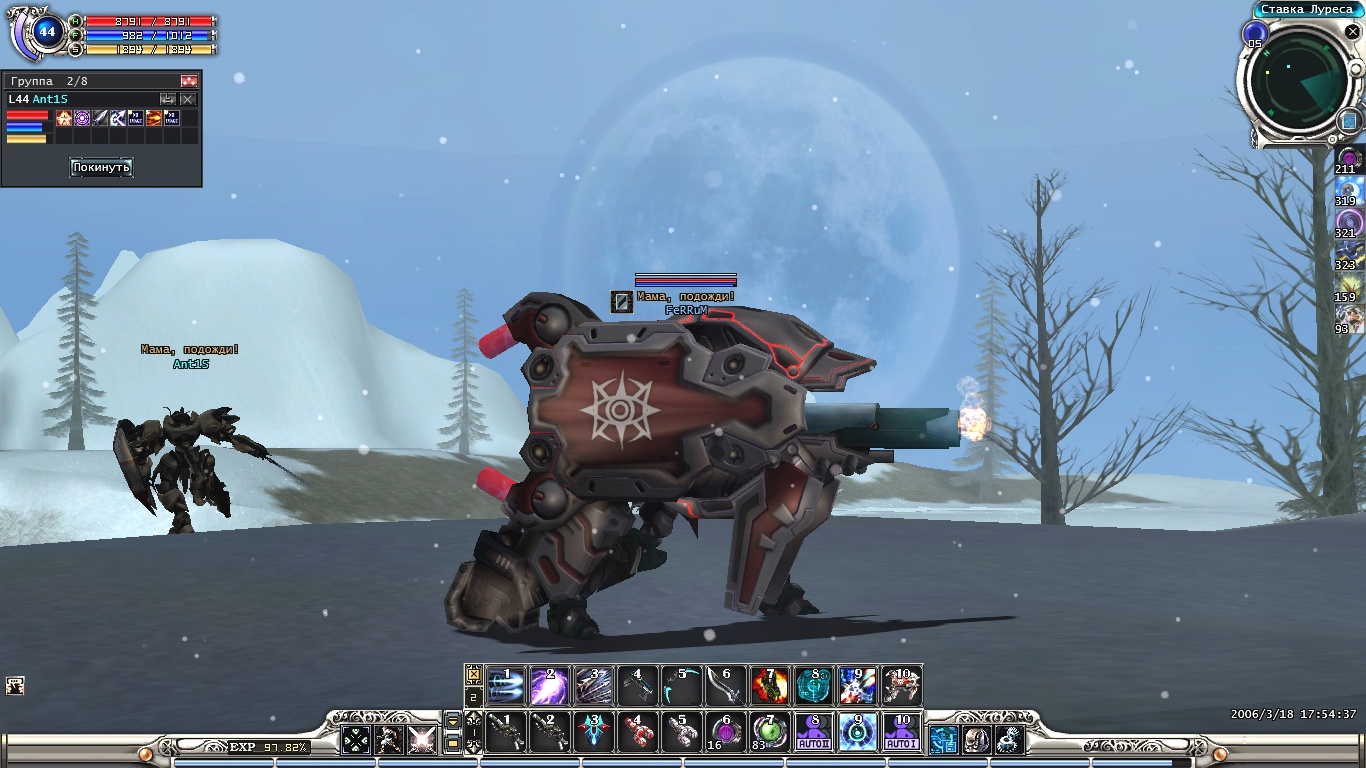Click the small icon at lower-left screen edge
Image resolution: width=1366 pixels, height=768 pixels.
[14, 685]
